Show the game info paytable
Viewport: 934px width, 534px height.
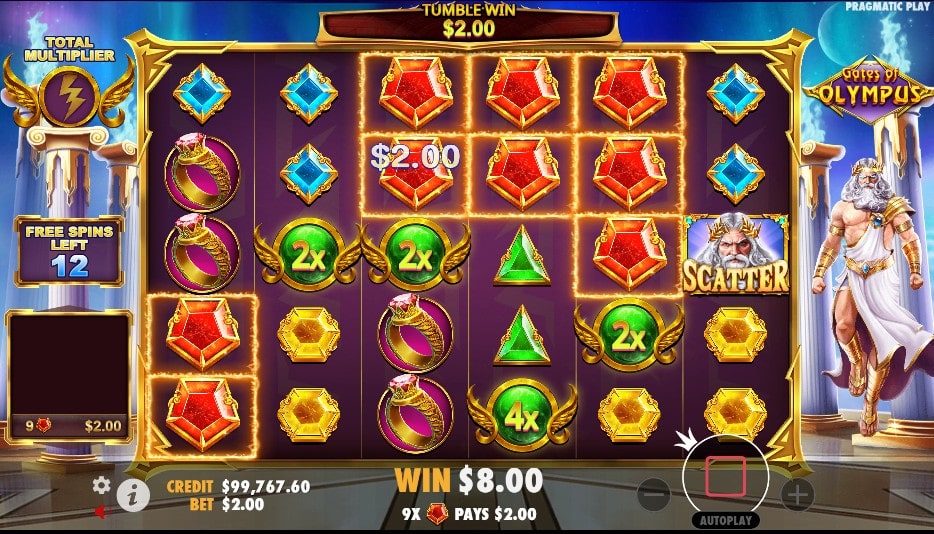tap(130, 492)
